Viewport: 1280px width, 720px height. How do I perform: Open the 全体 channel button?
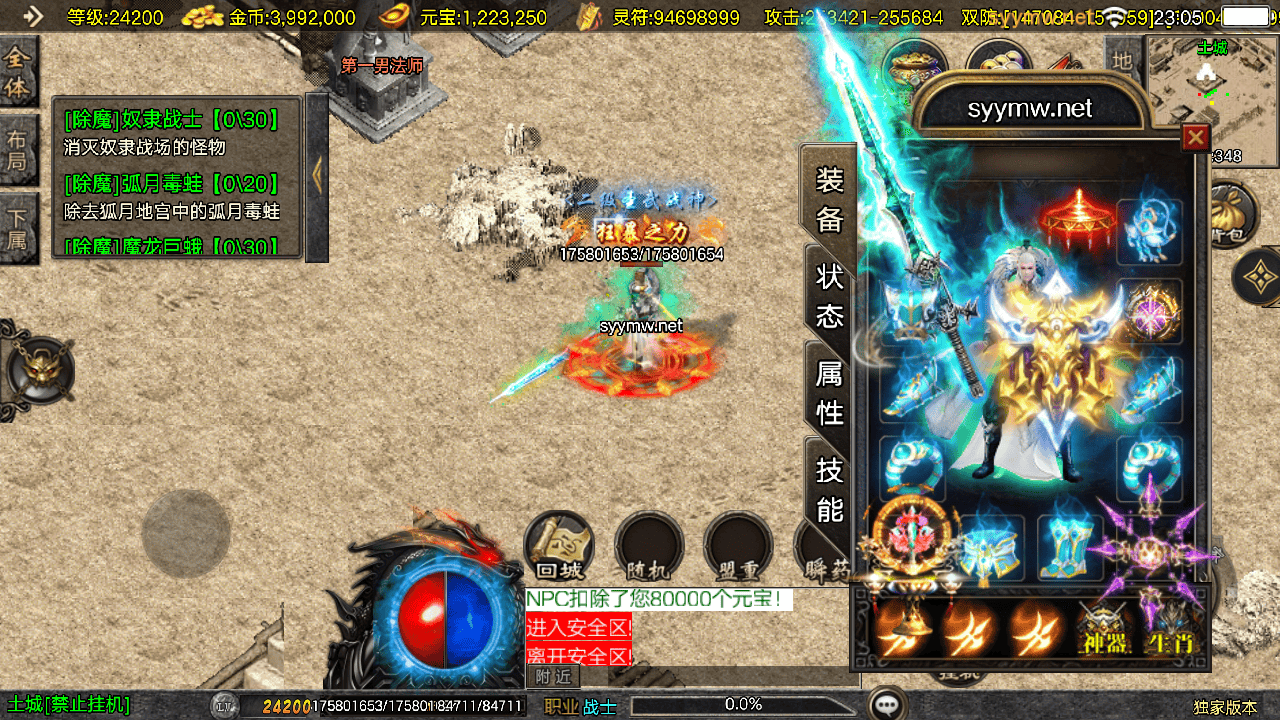tap(18, 72)
